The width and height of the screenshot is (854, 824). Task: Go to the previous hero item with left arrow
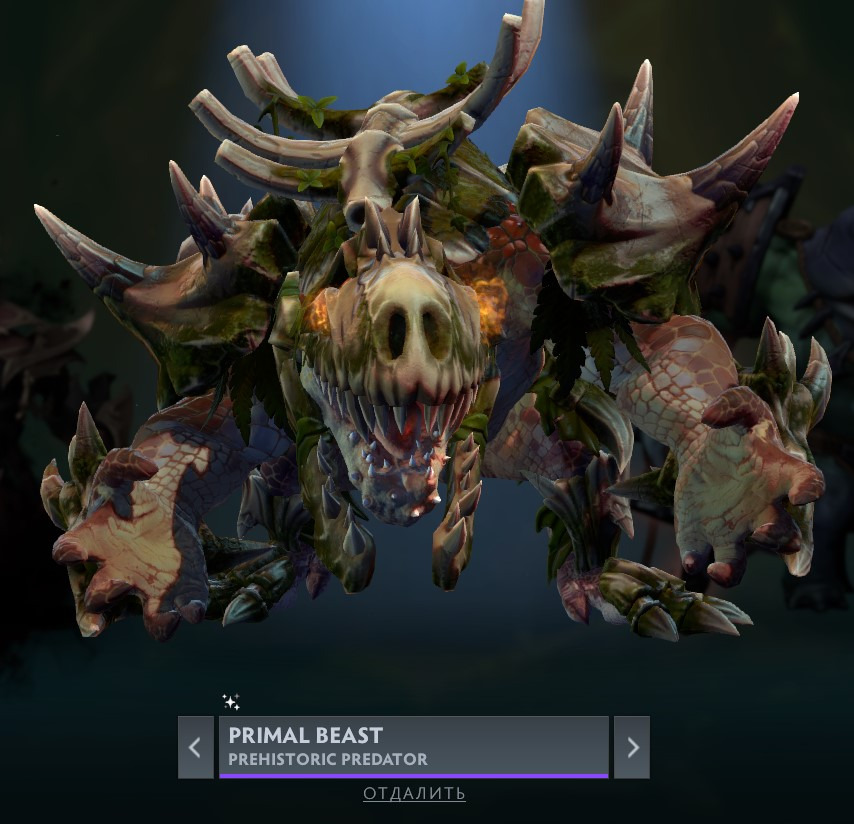[x=195, y=747]
